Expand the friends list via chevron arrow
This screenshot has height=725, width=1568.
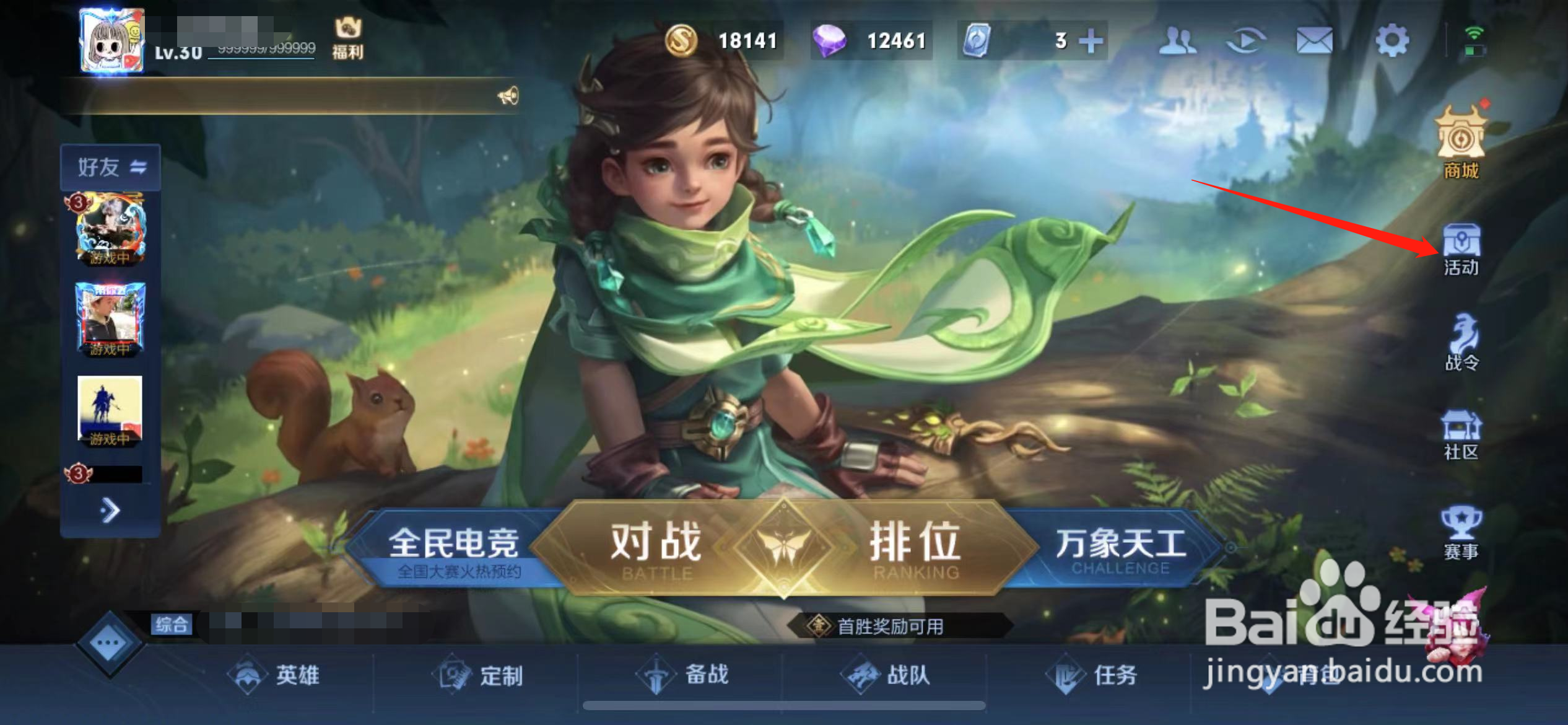click(x=110, y=510)
